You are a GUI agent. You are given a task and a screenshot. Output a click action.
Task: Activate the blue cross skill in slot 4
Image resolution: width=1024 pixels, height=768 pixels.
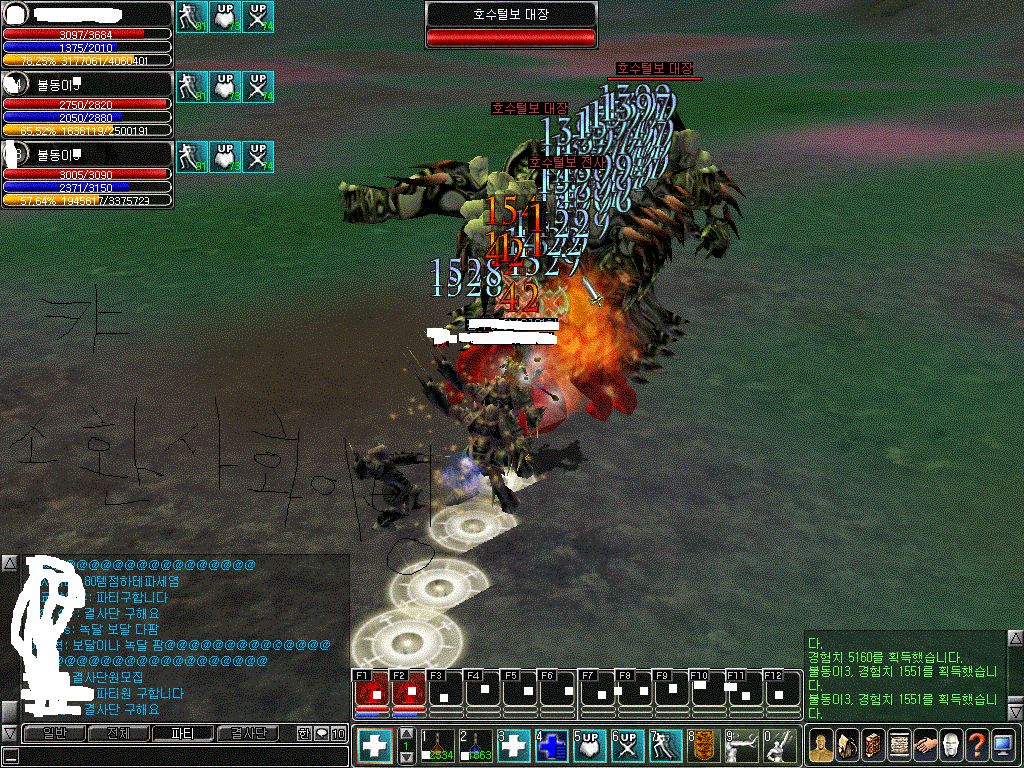click(x=552, y=746)
